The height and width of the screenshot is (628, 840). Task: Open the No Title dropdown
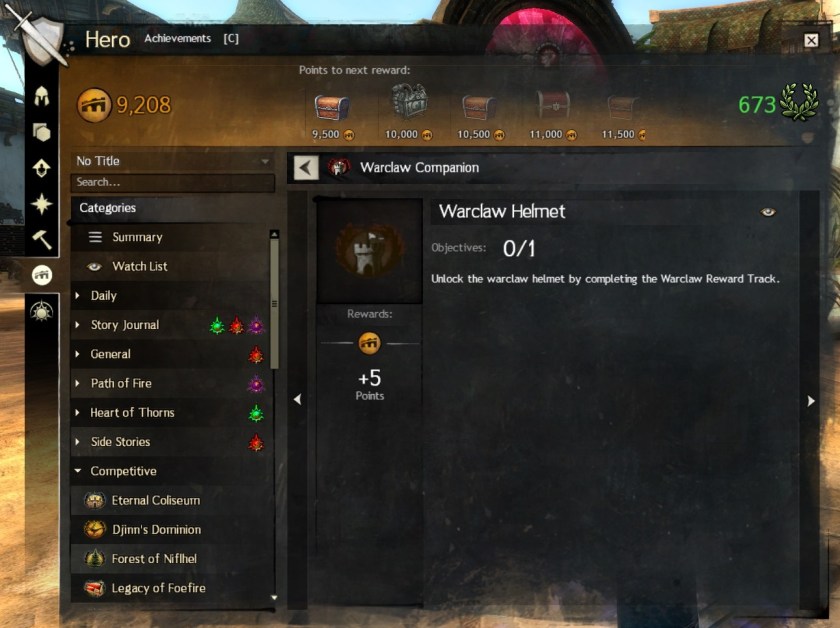172,161
